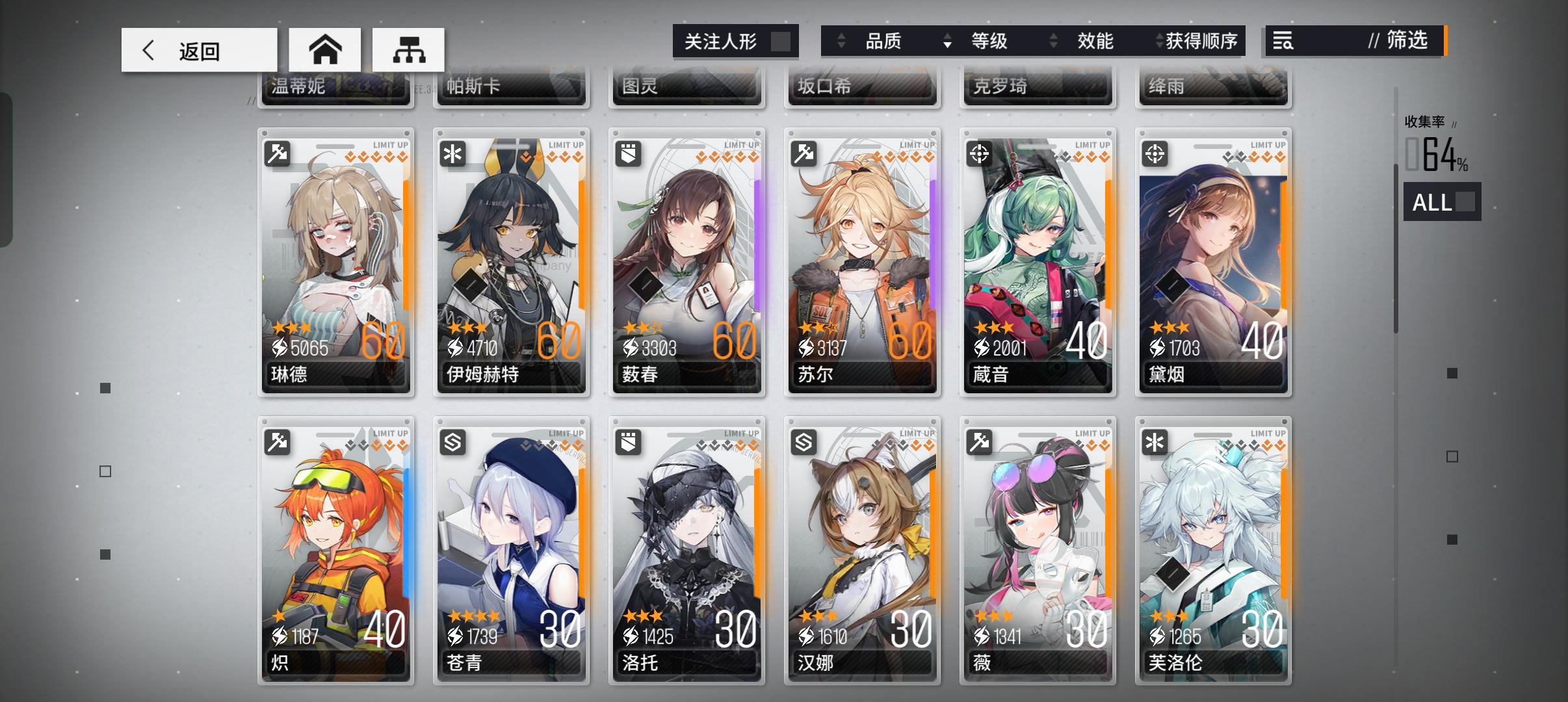Select the shield class icon on 薮春's card

point(629,155)
